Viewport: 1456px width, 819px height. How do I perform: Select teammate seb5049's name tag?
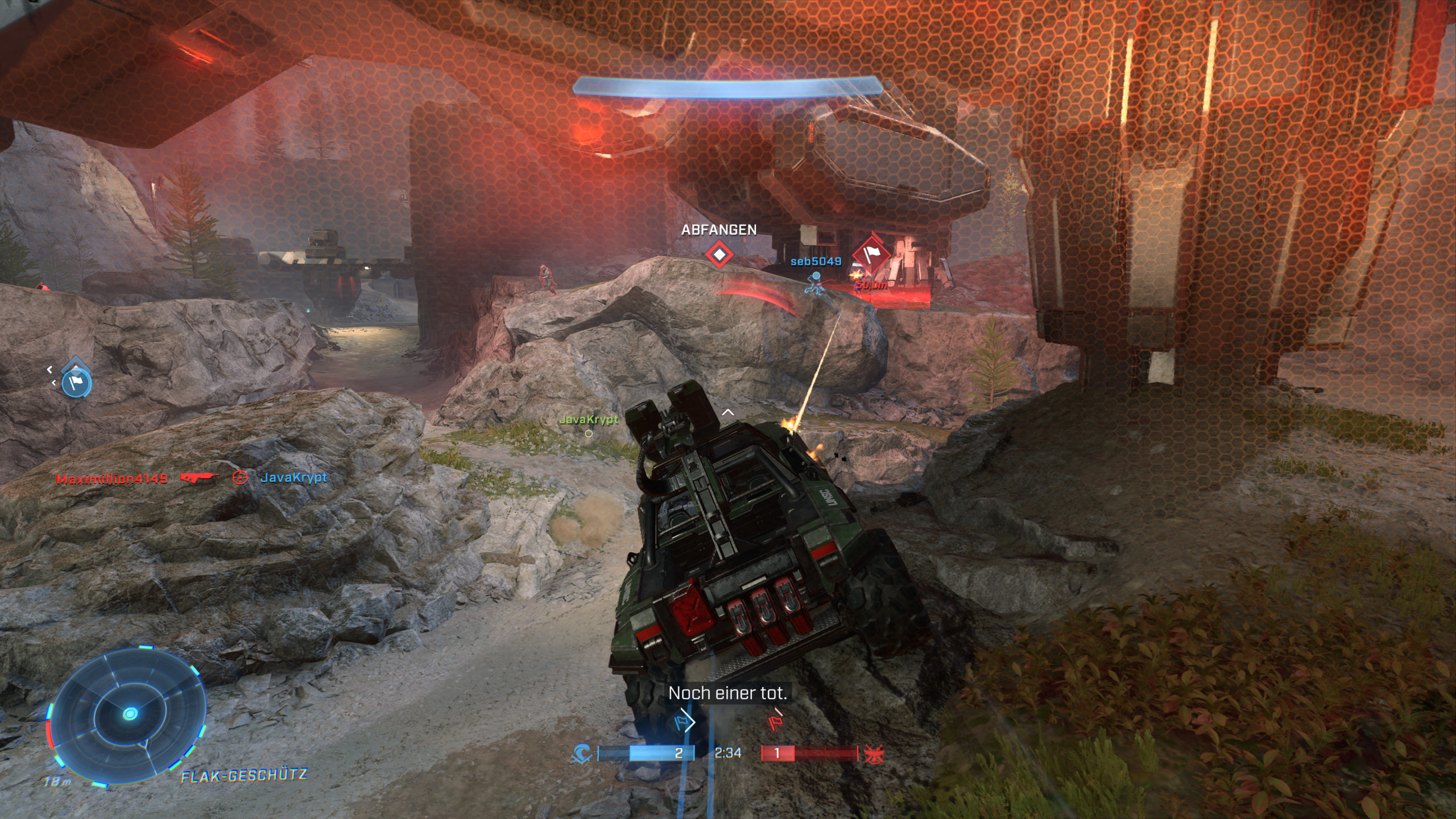point(816,262)
